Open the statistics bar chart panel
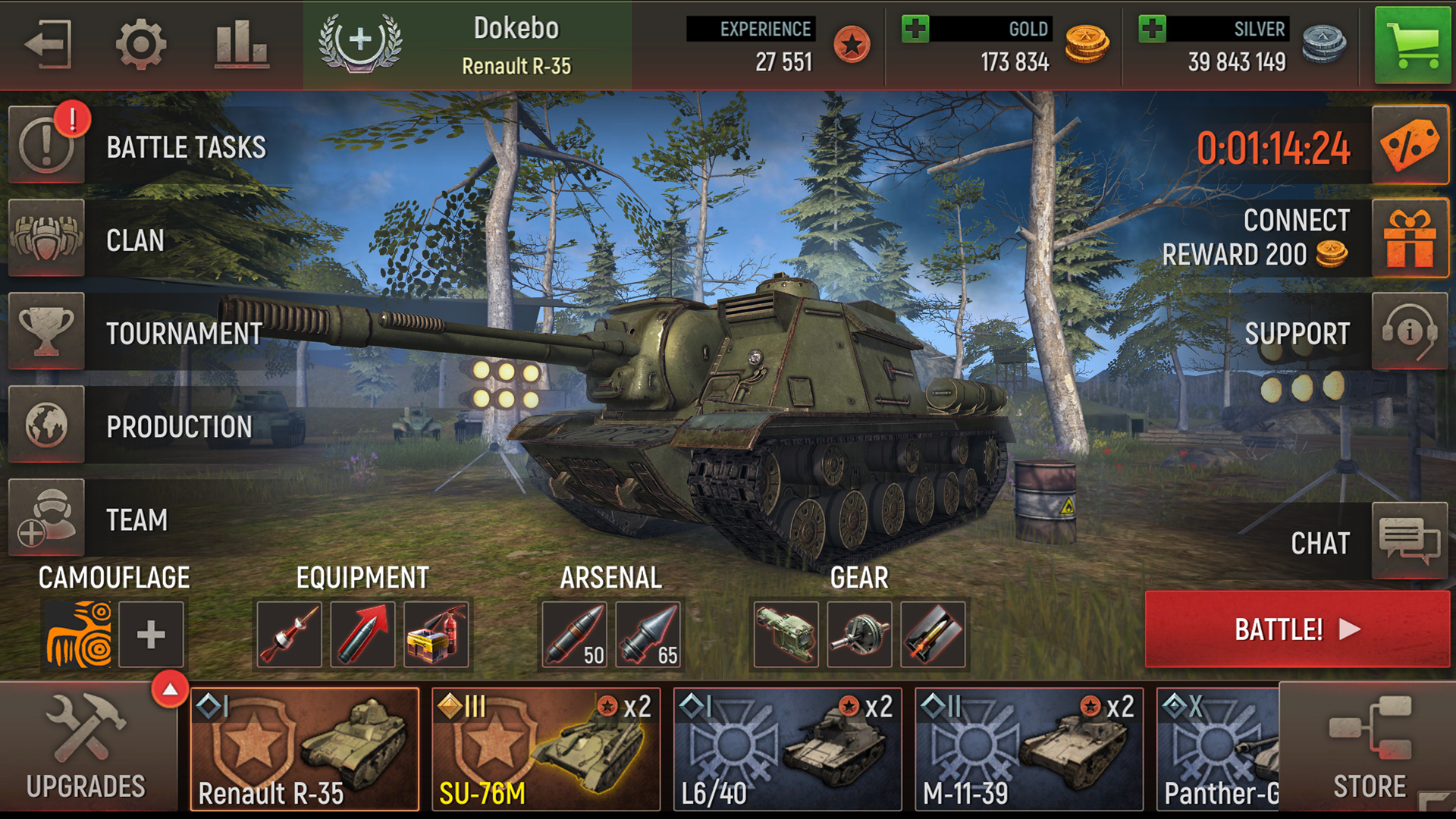Image resolution: width=1456 pixels, height=819 pixels. tap(240, 43)
